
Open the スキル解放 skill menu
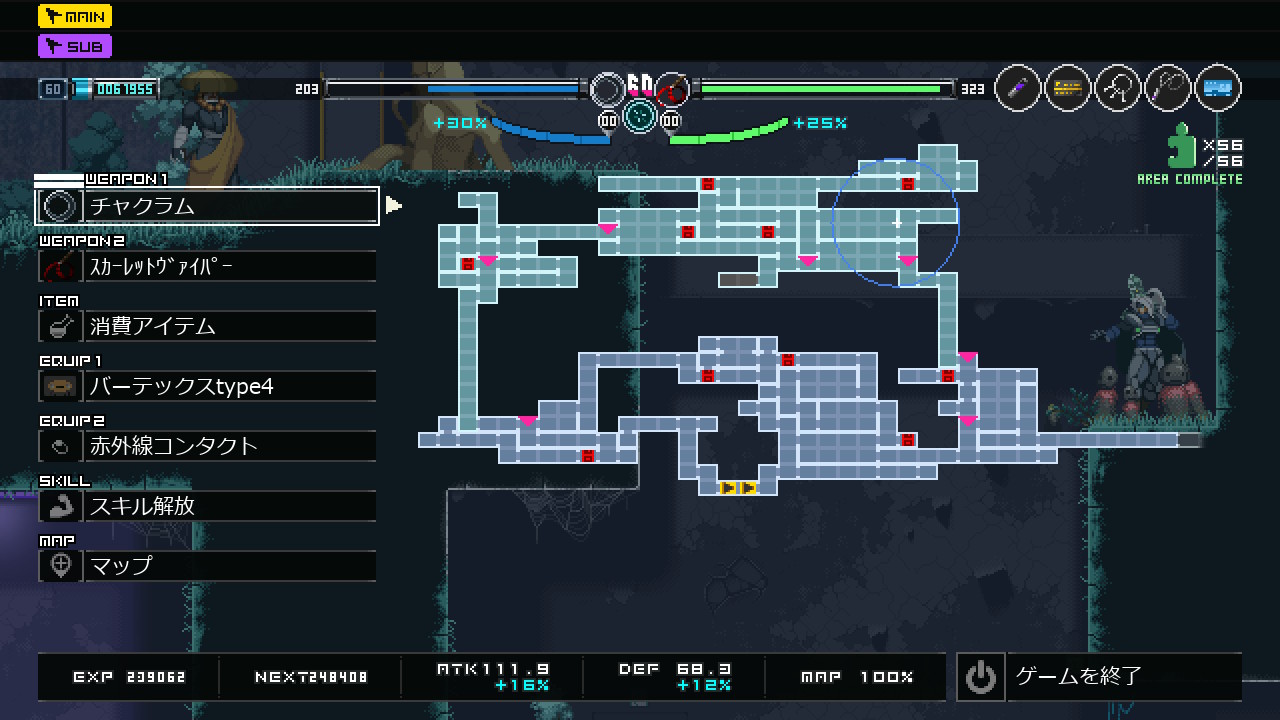[207, 506]
